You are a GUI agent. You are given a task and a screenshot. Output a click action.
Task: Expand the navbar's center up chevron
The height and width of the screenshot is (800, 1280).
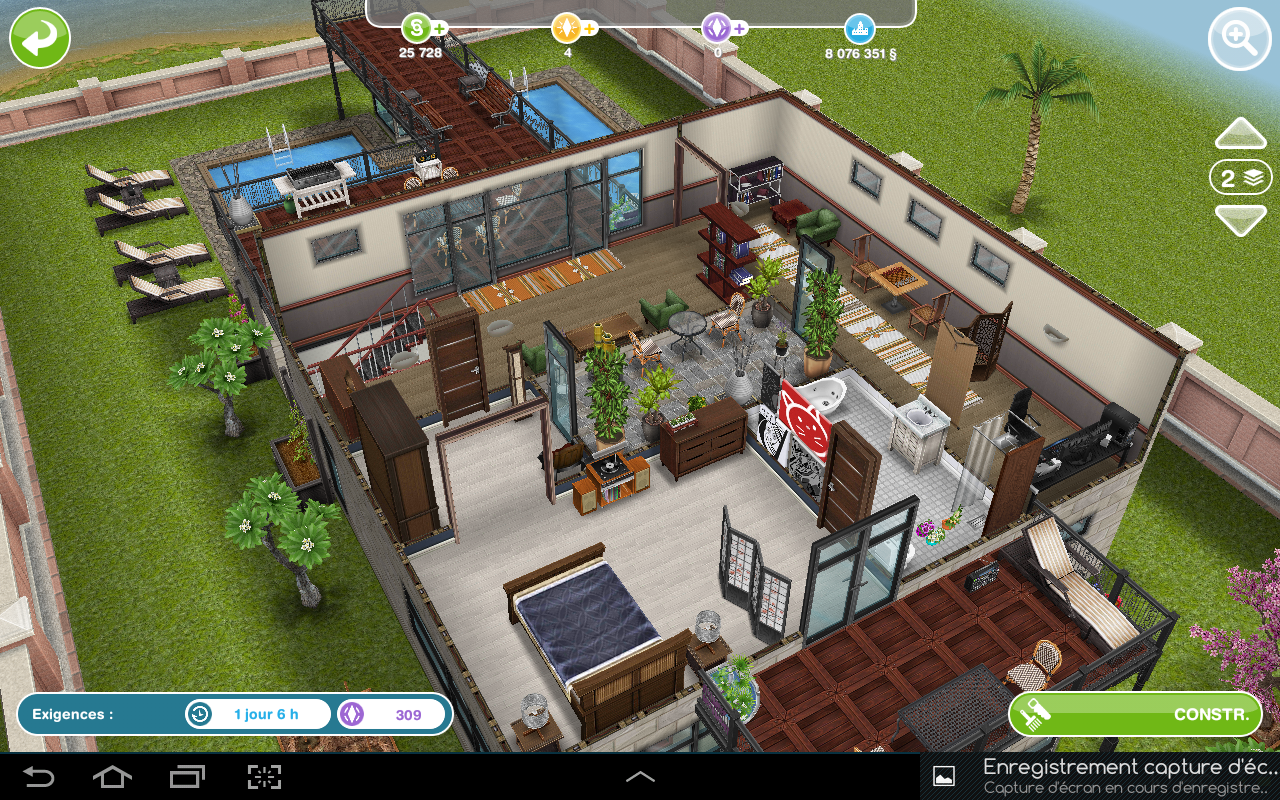pos(640,777)
